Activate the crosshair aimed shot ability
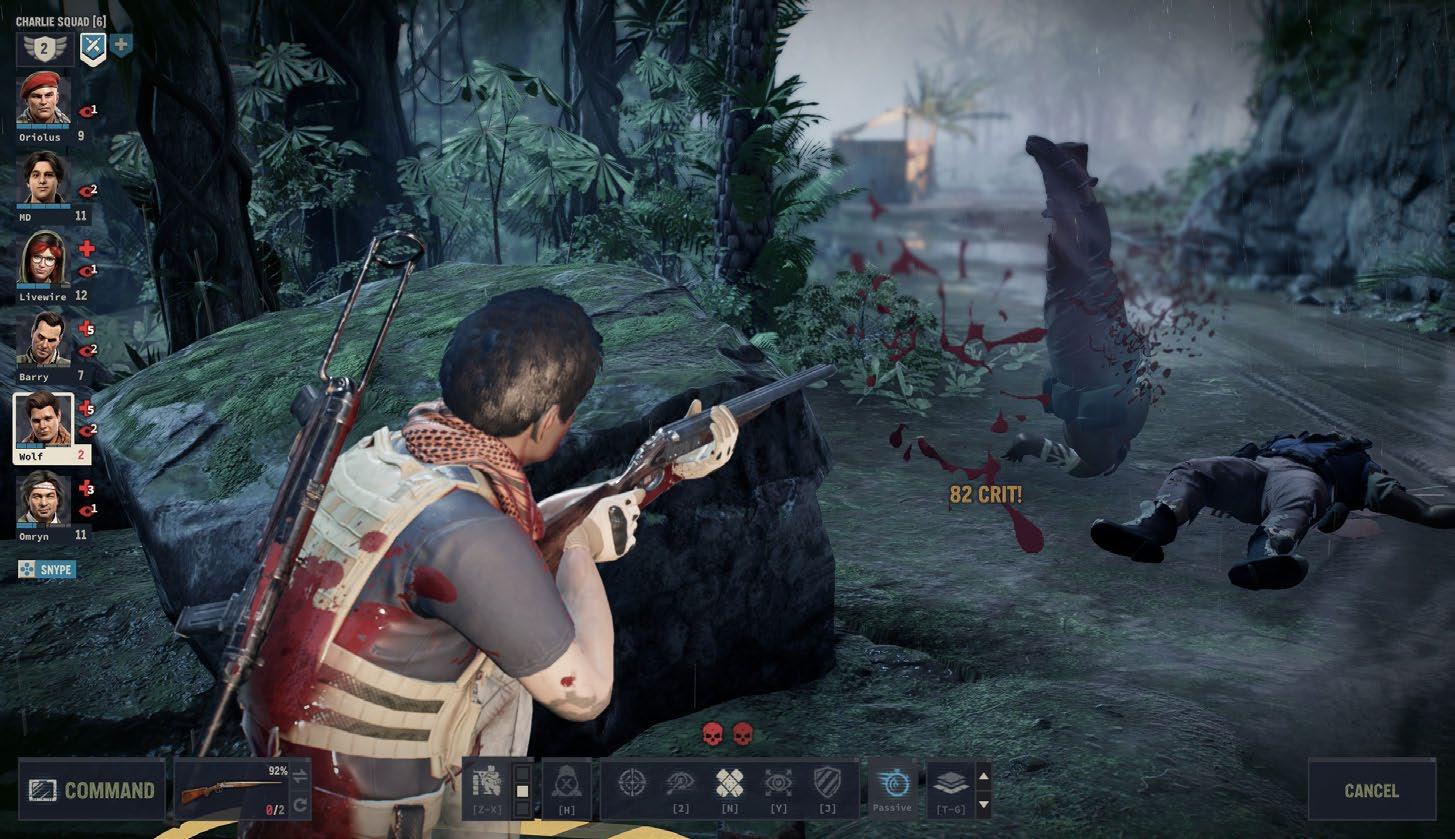Viewport: 1455px width, 839px height. pyautogui.click(x=631, y=783)
